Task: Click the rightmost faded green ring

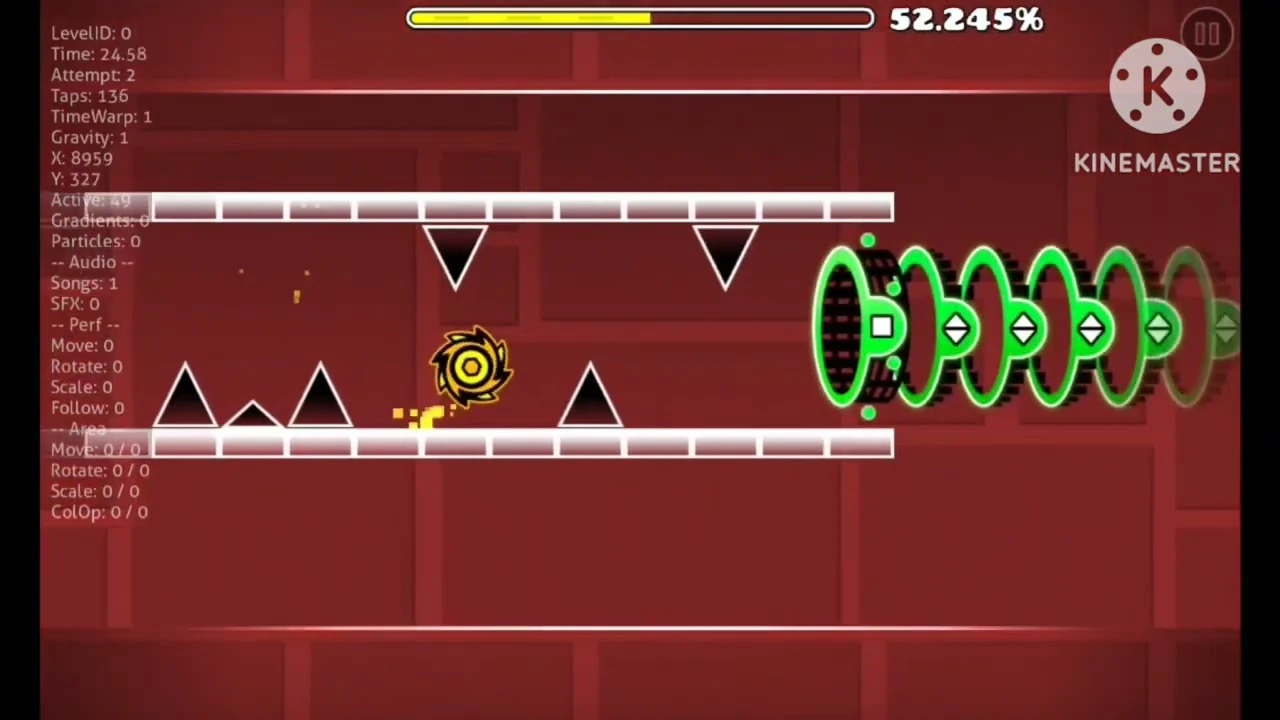Action: point(1190,325)
